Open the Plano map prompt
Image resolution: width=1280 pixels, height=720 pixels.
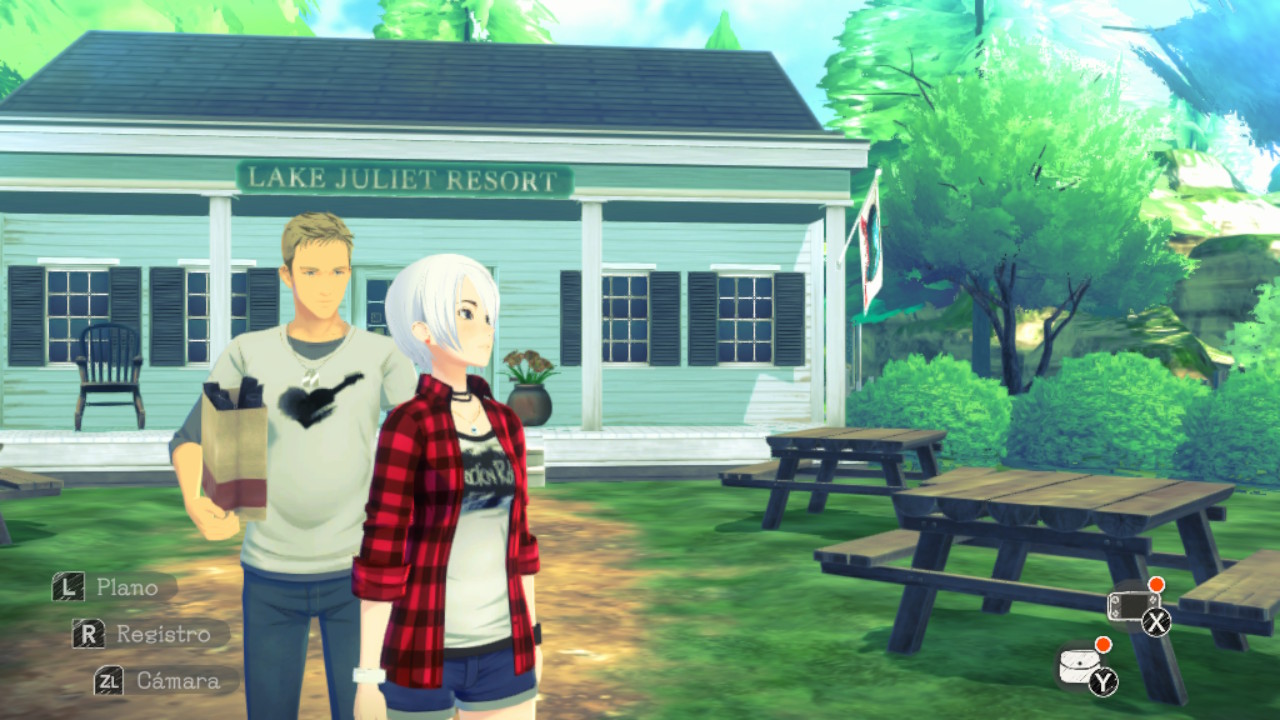(x=129, y=588)
